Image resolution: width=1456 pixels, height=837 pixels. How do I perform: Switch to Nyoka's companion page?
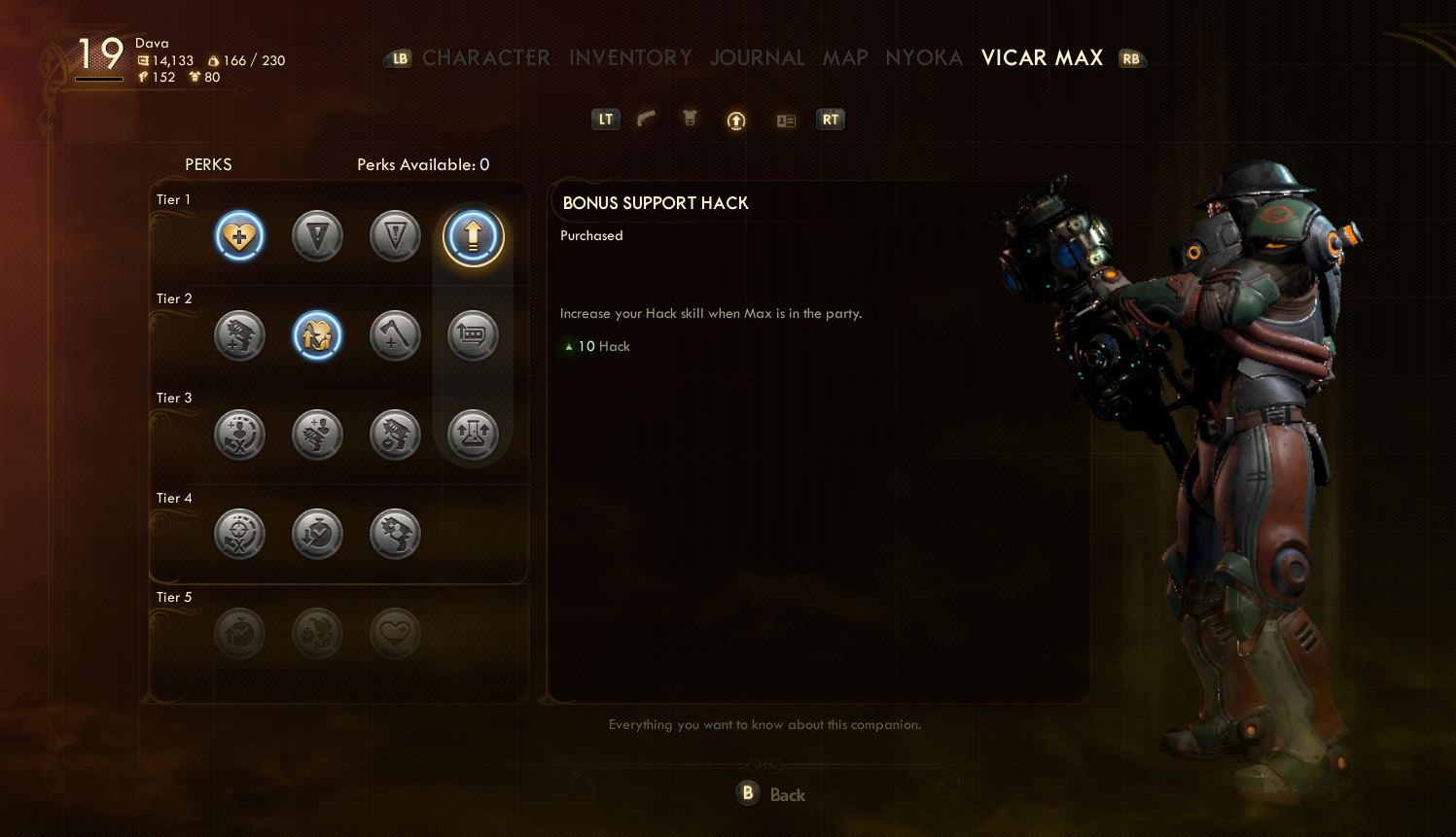[923, 58]
